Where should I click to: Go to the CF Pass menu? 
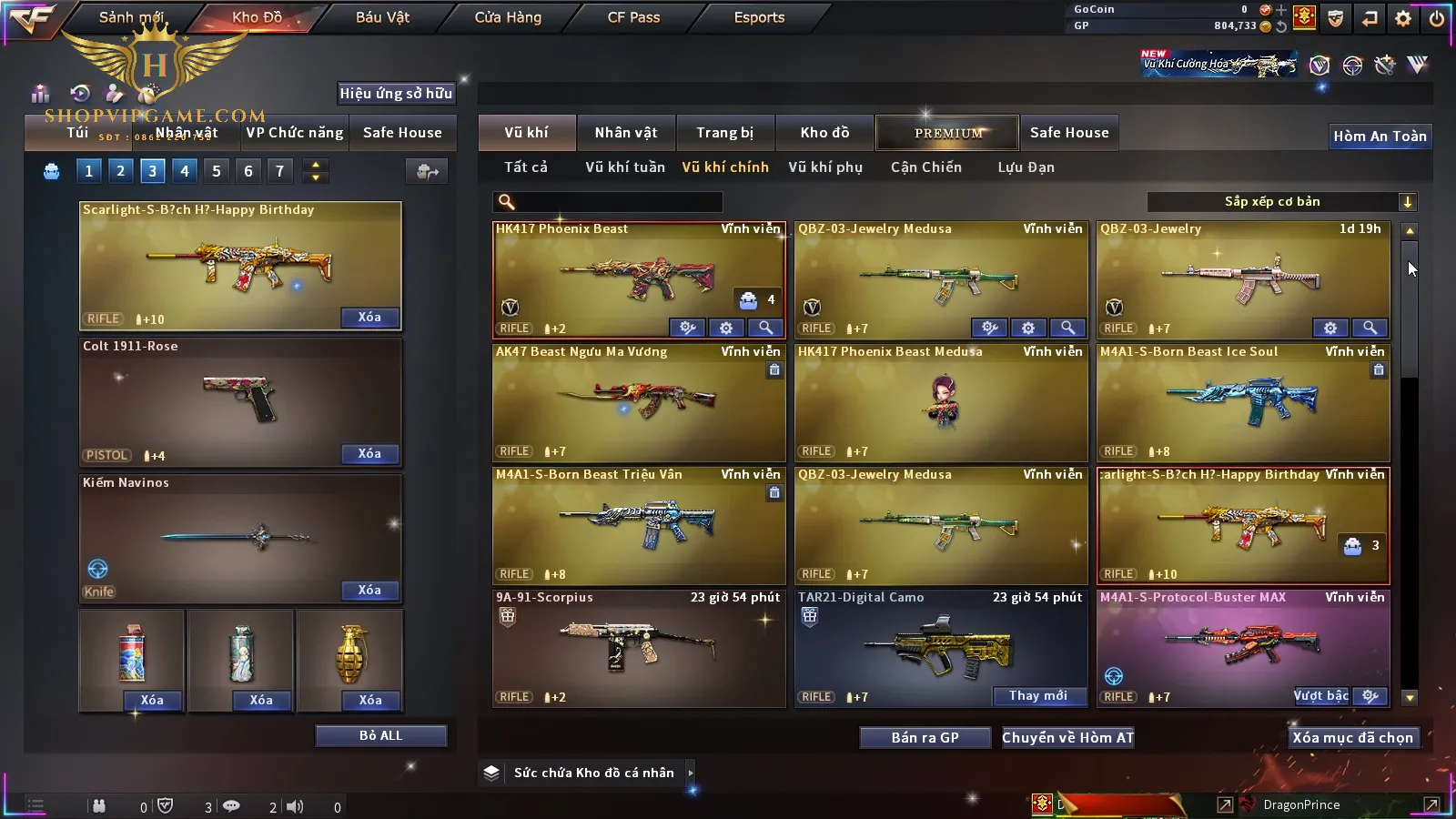633,17
